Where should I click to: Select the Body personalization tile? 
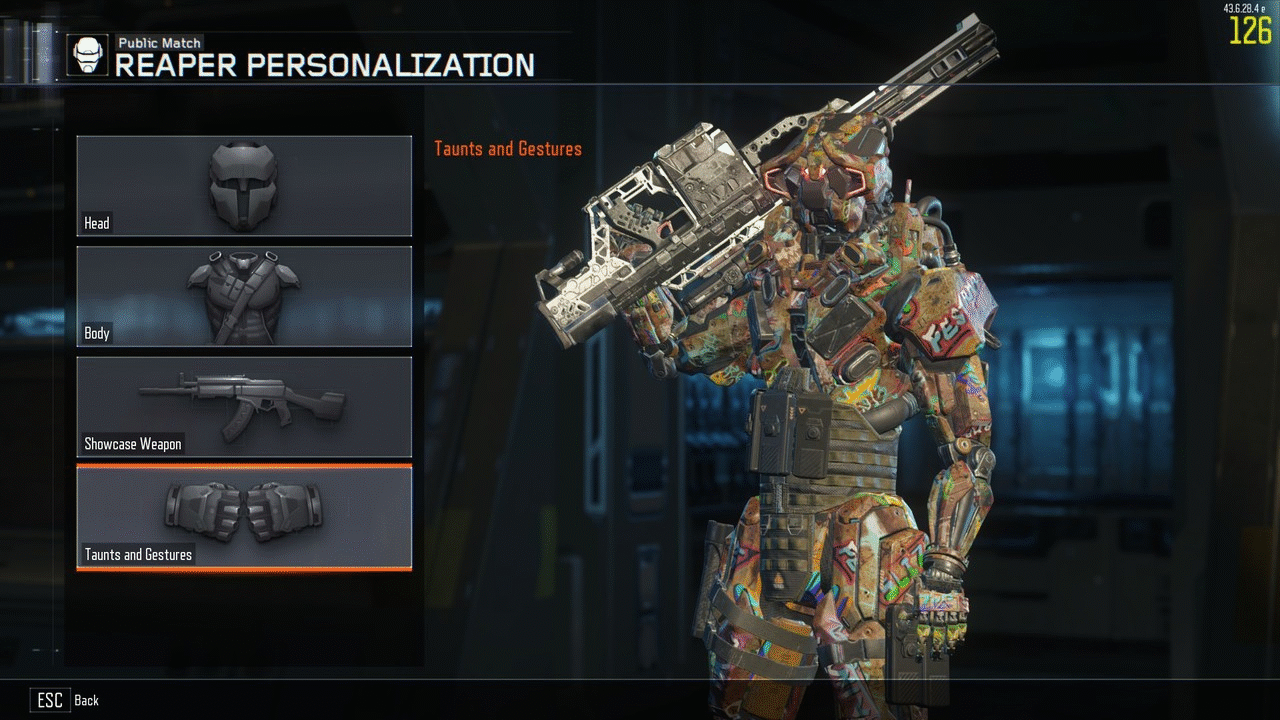[x=244, y=296]
